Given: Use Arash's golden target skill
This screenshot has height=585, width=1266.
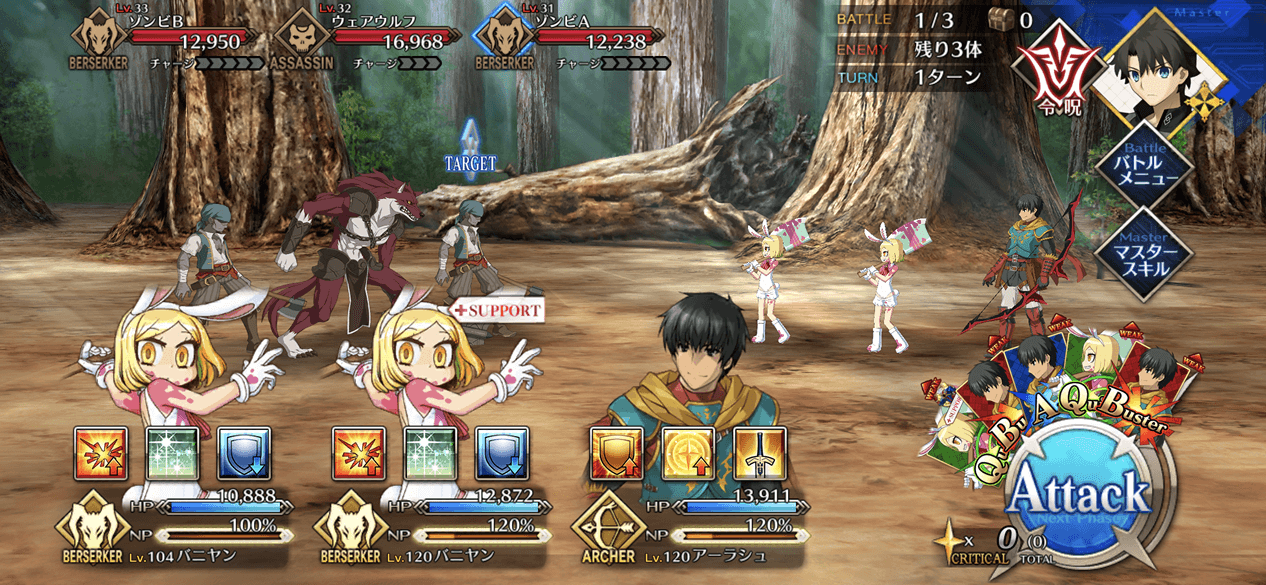Looking at the screenshot, I should [688, 454].
